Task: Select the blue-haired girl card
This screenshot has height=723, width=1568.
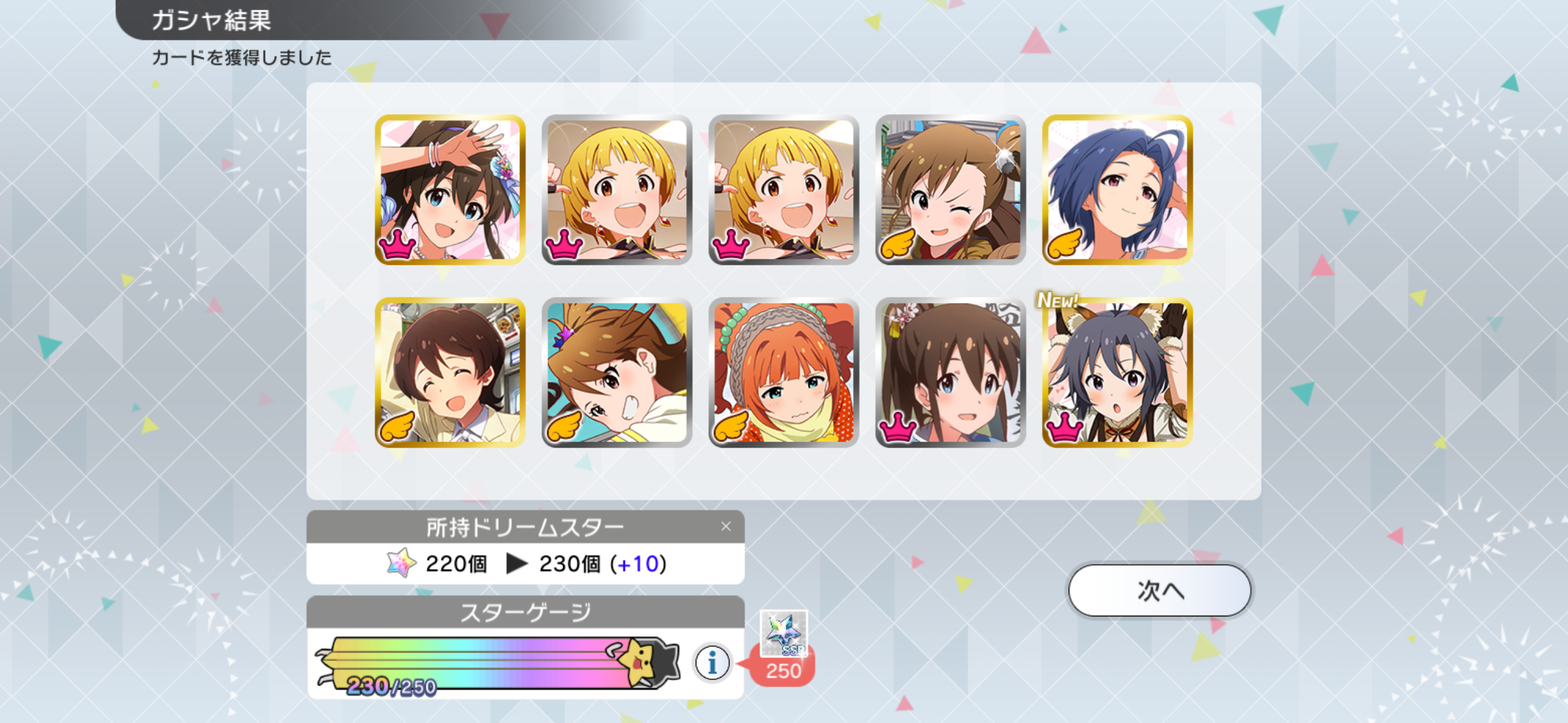Action: (1116, 189)
